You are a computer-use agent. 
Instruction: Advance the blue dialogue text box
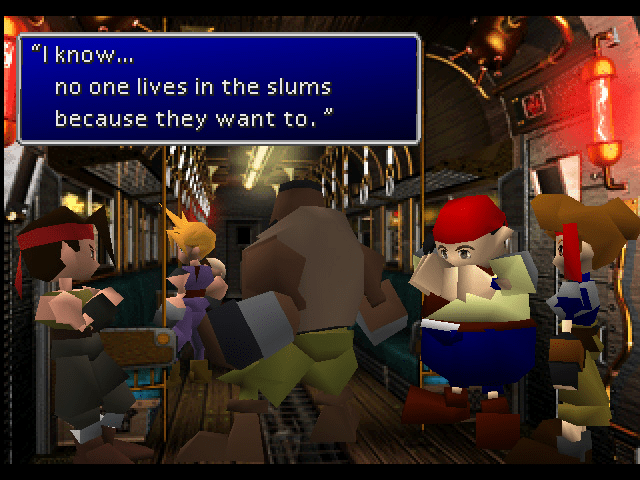[218, 88]
